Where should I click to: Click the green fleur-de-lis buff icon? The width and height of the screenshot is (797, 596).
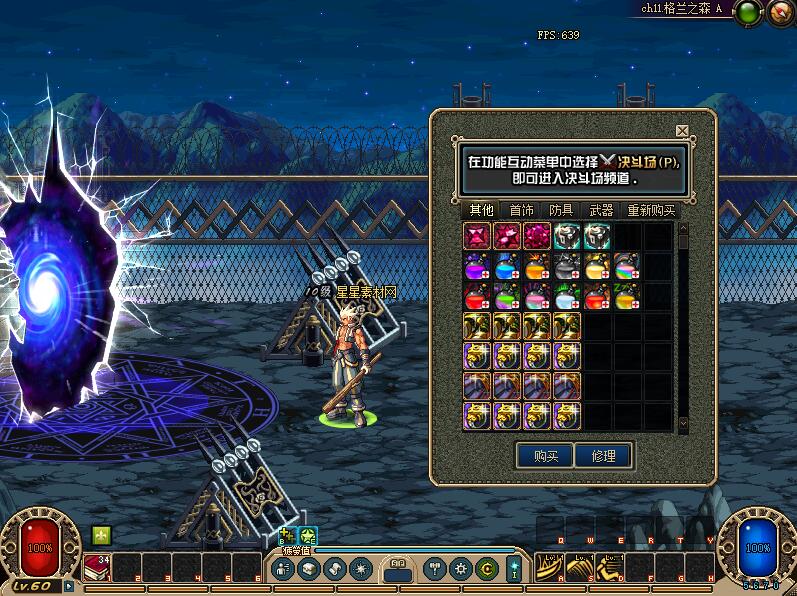pos(100,535)
